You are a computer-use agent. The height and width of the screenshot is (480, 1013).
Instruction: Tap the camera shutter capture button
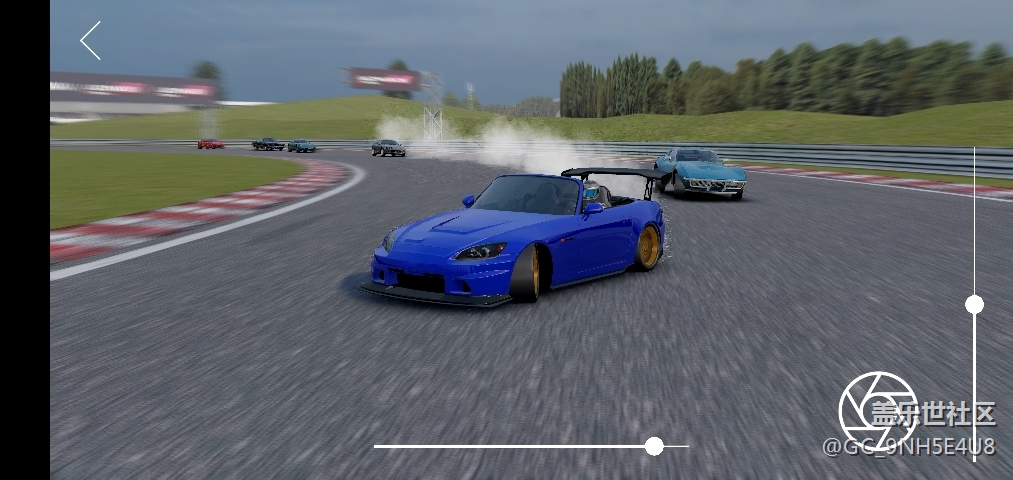tap(877, 410)
